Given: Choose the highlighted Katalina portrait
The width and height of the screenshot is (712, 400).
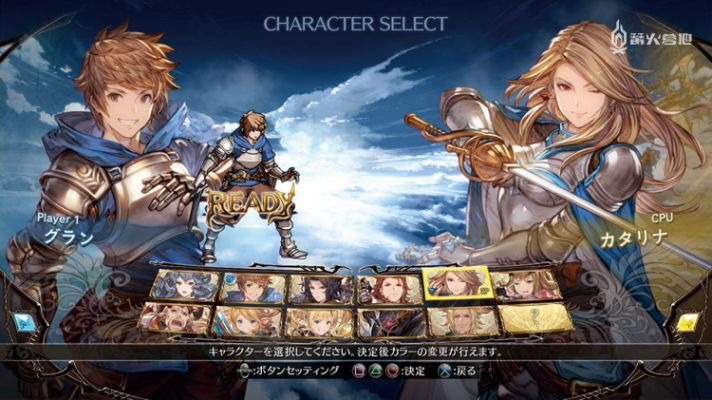Looking at the screenshot, I should 458,284.
